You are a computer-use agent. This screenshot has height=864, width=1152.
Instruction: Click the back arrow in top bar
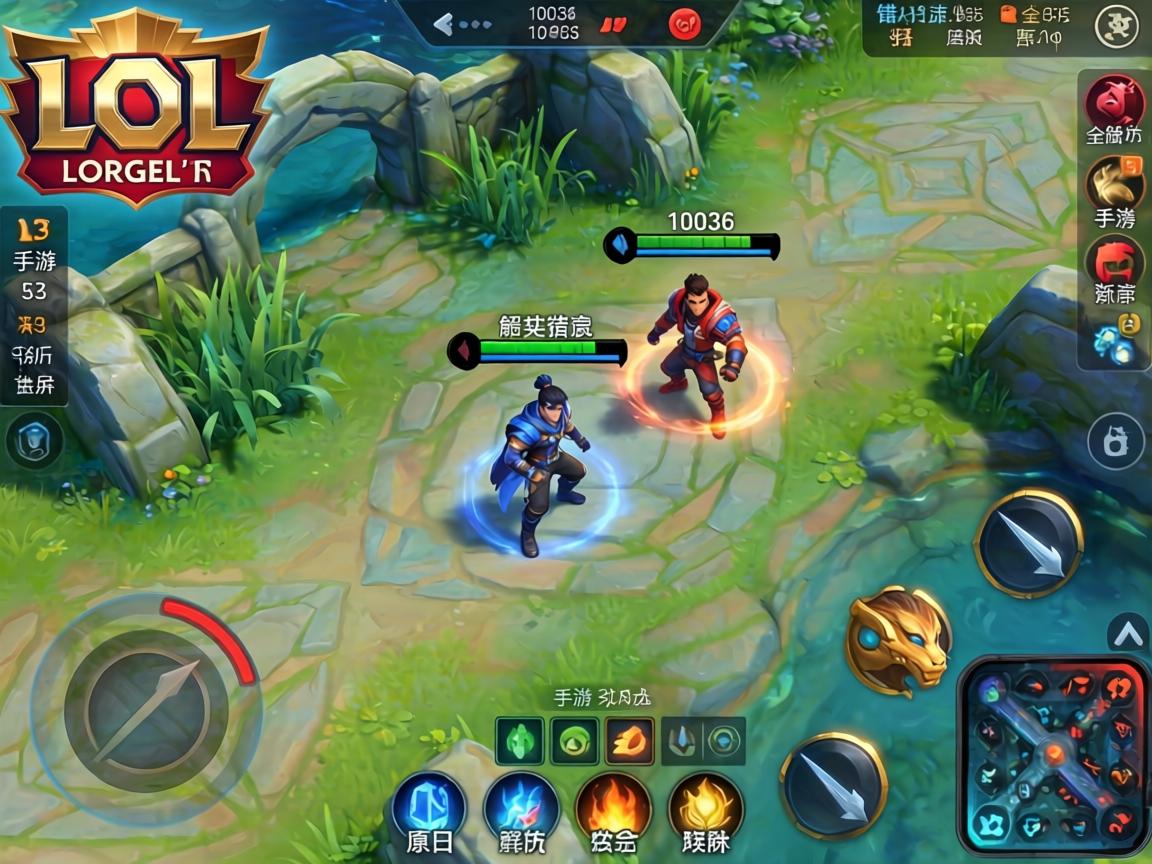point(443,24)
